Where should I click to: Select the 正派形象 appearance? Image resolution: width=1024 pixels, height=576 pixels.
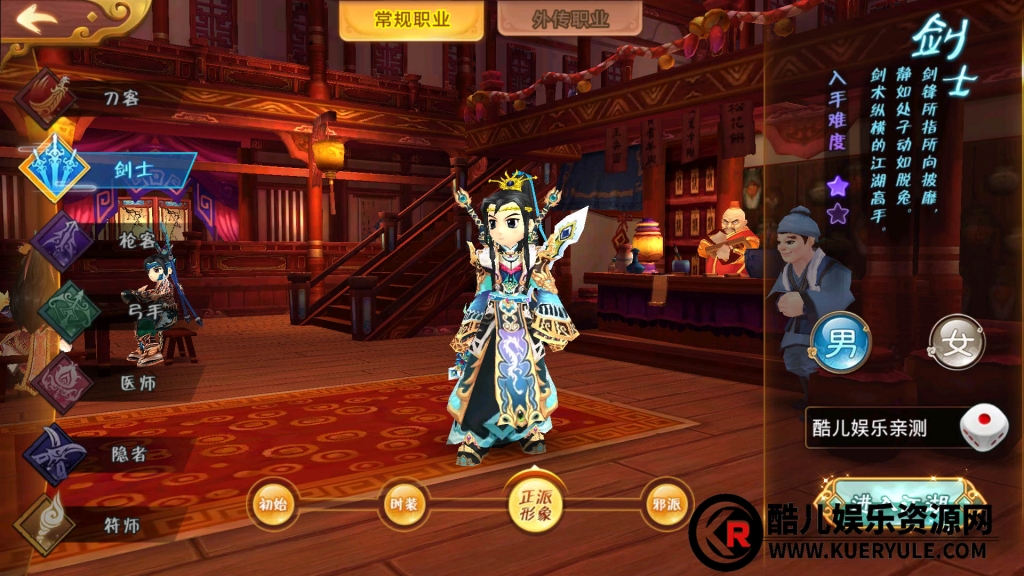coord(535,501)
